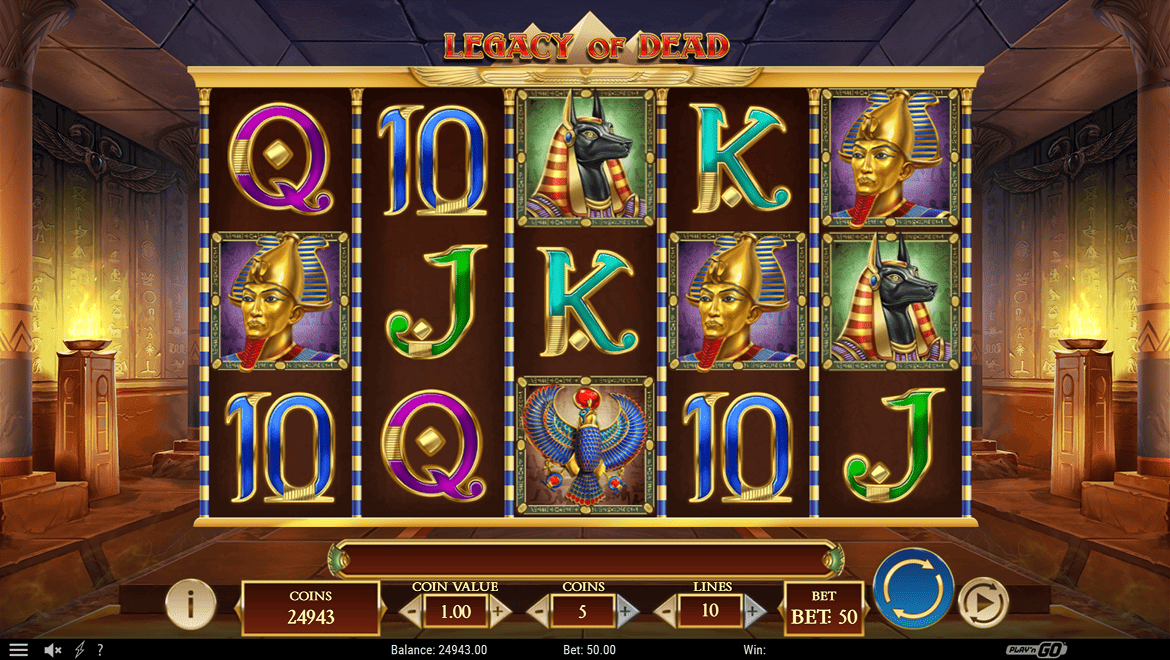Toggle the lightning bolt fast play
This screenshot has height=660, width=1170.
[x=80, y=650]
